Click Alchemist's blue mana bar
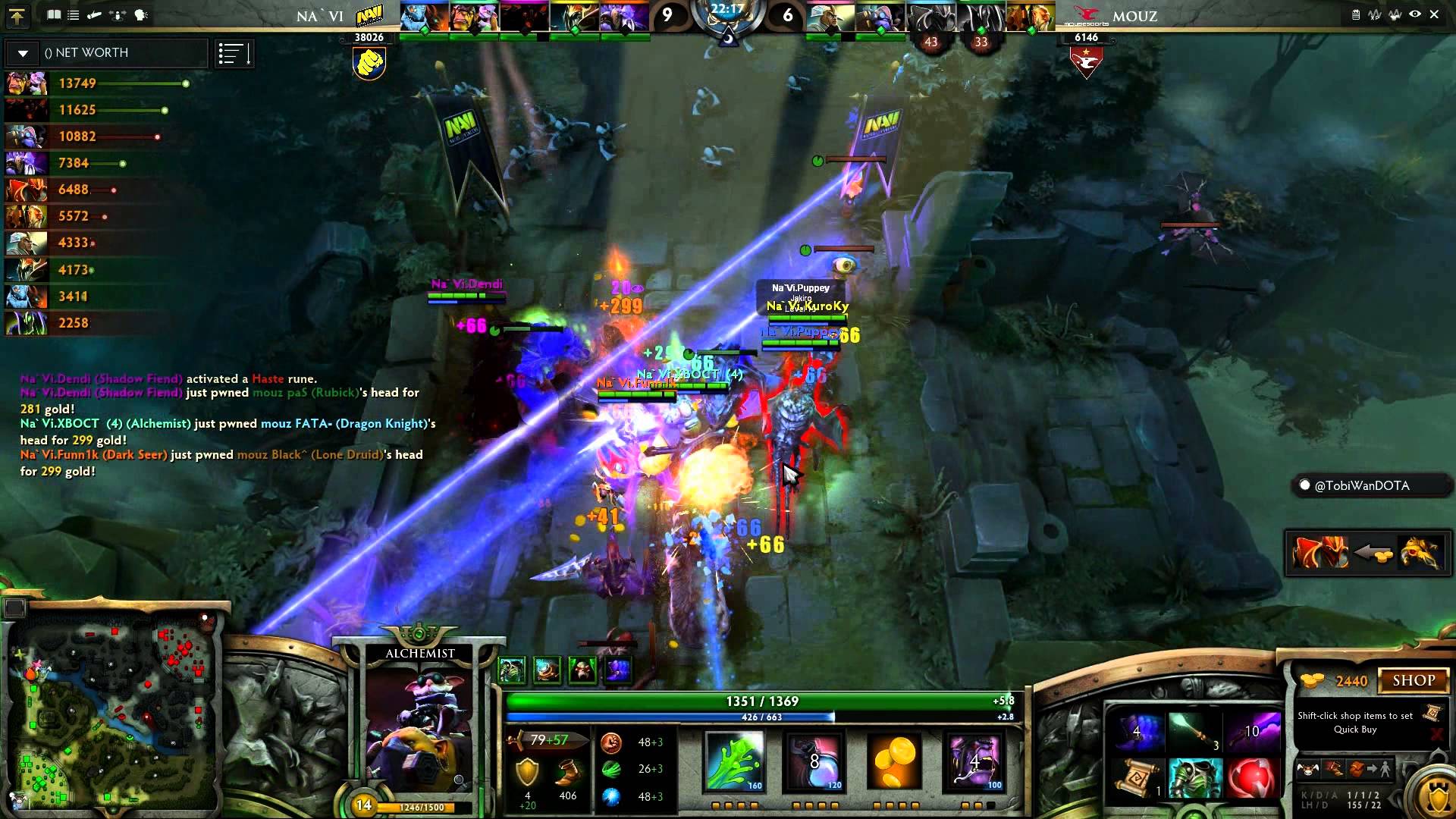 click(758, 717)
